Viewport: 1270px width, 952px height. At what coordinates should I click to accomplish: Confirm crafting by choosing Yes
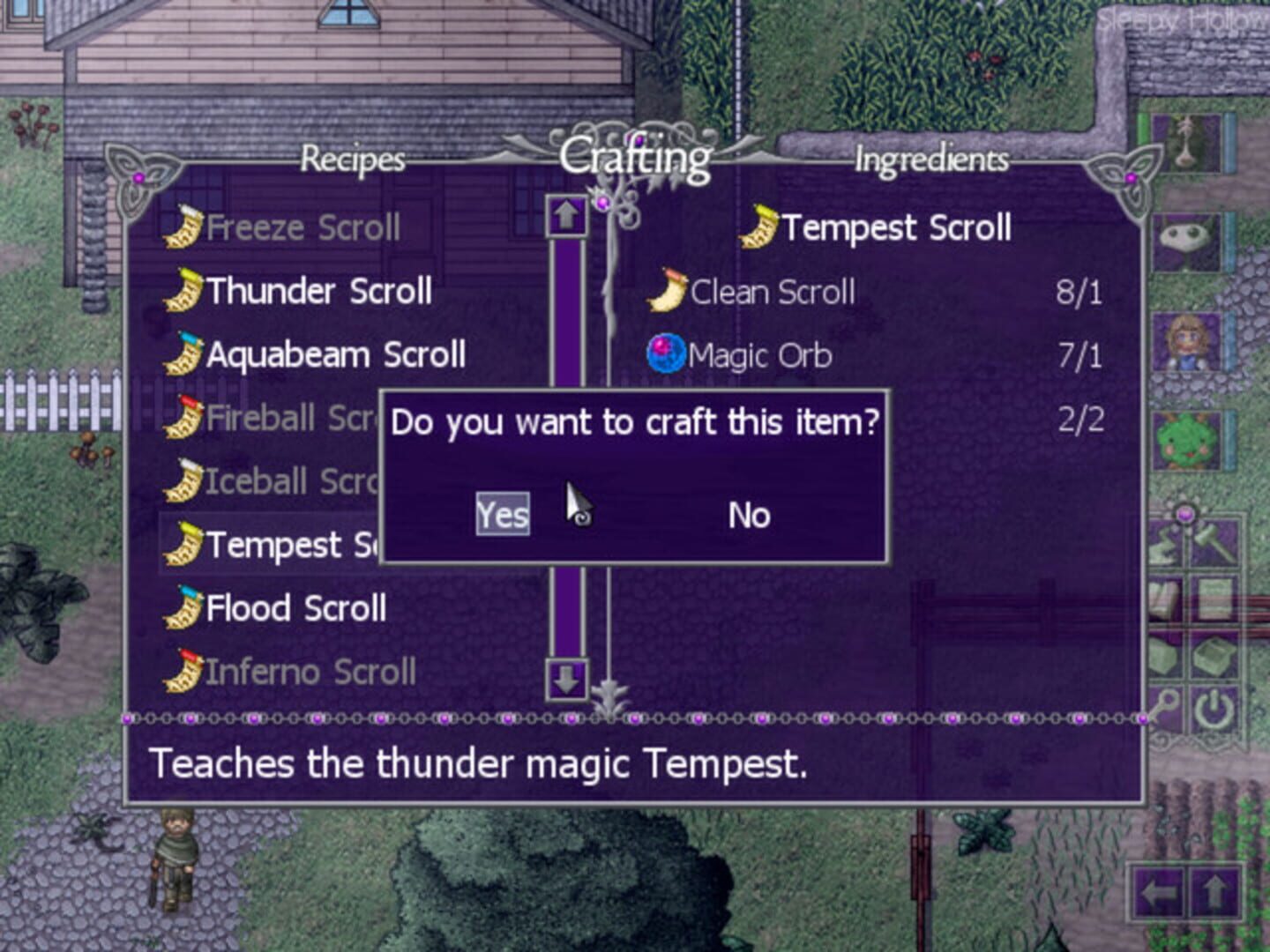pyautogui.click(x=503, y=515)
